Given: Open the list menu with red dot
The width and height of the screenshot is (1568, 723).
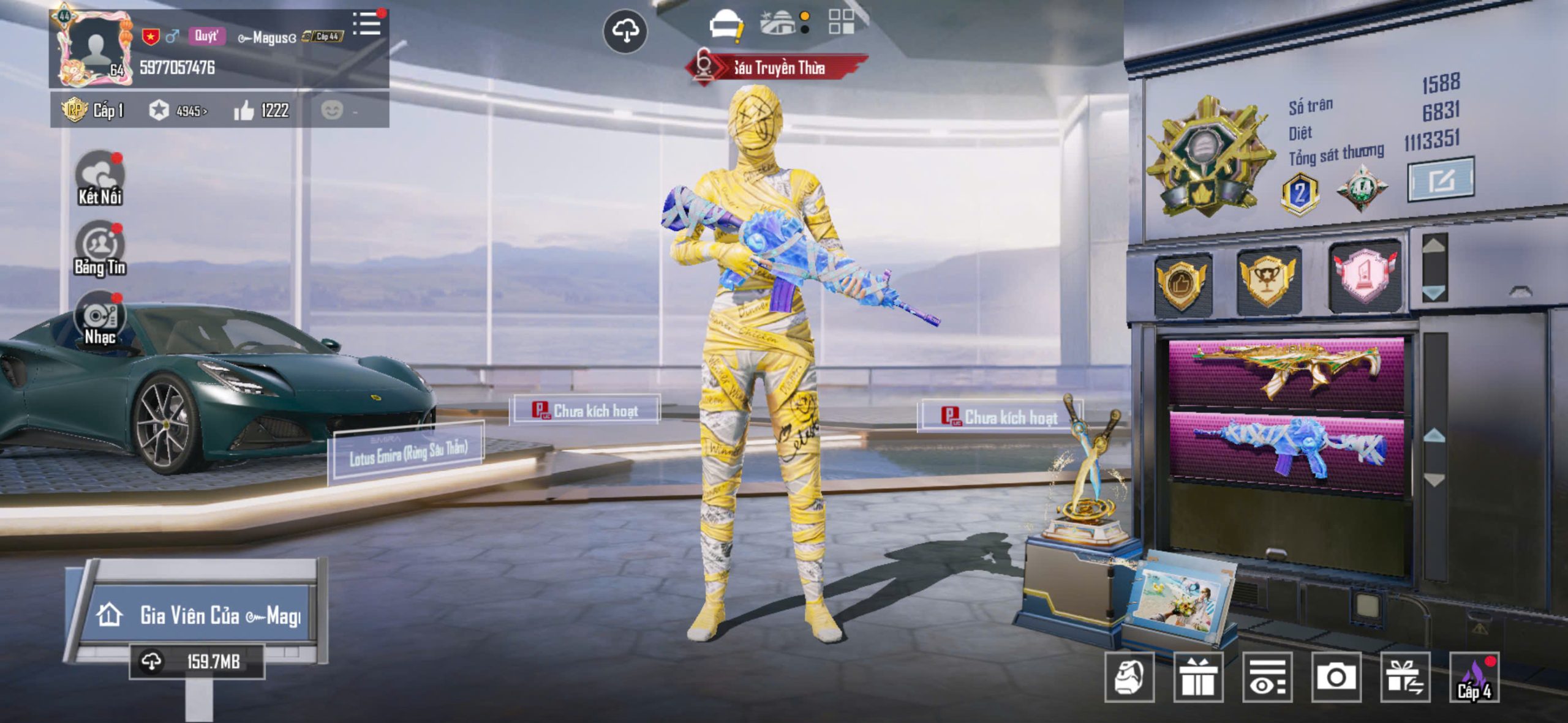Looking at the screenshot, I should (367, 24).
